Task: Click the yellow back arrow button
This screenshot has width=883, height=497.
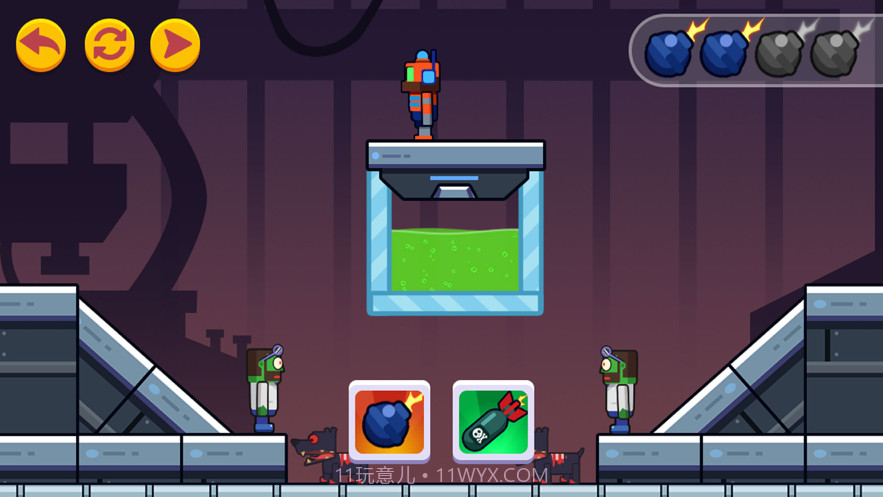Action: click(x=41, y=45)
